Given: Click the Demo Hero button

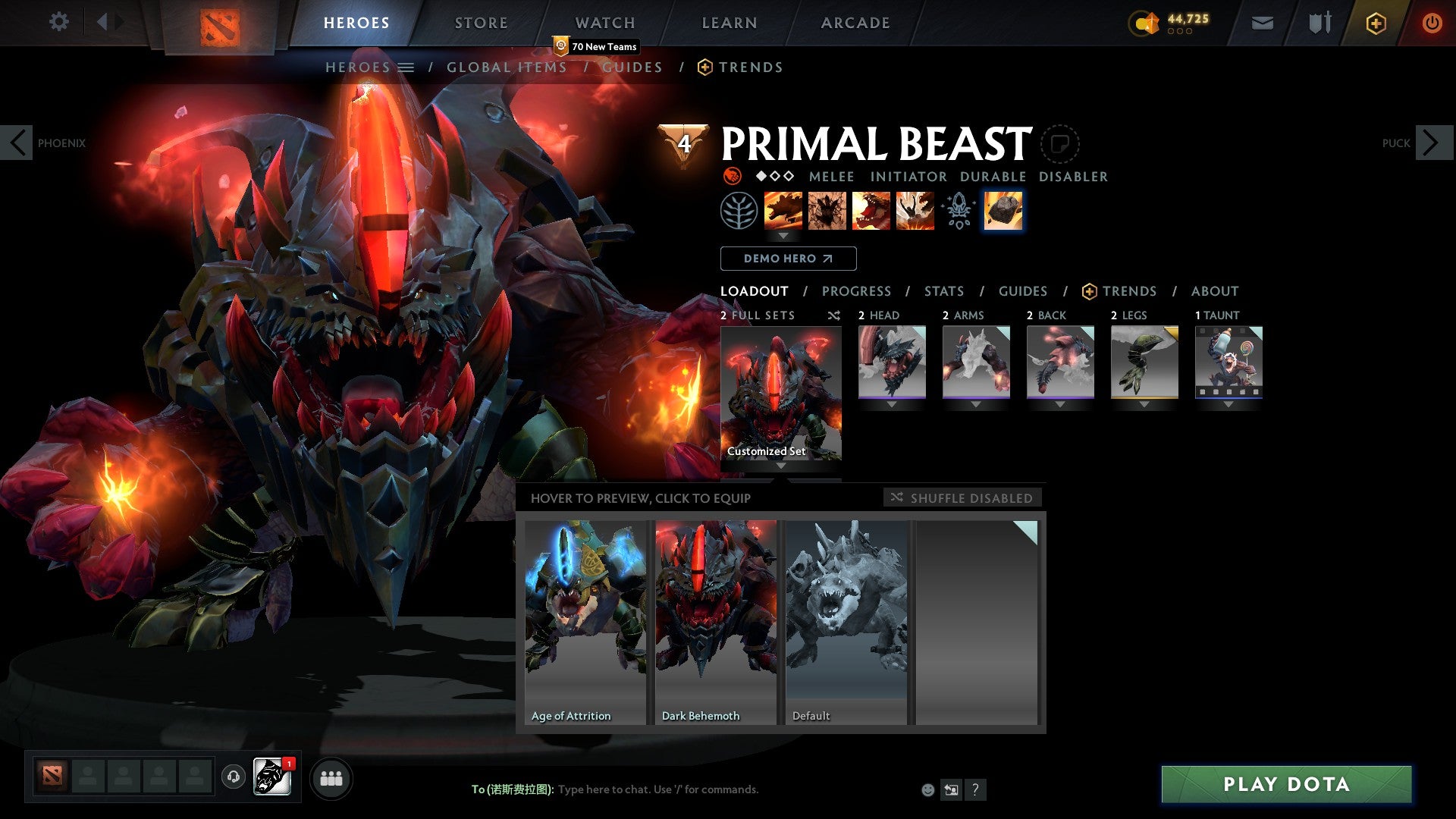Looking at the screenshot, I should tap(788, 259).
